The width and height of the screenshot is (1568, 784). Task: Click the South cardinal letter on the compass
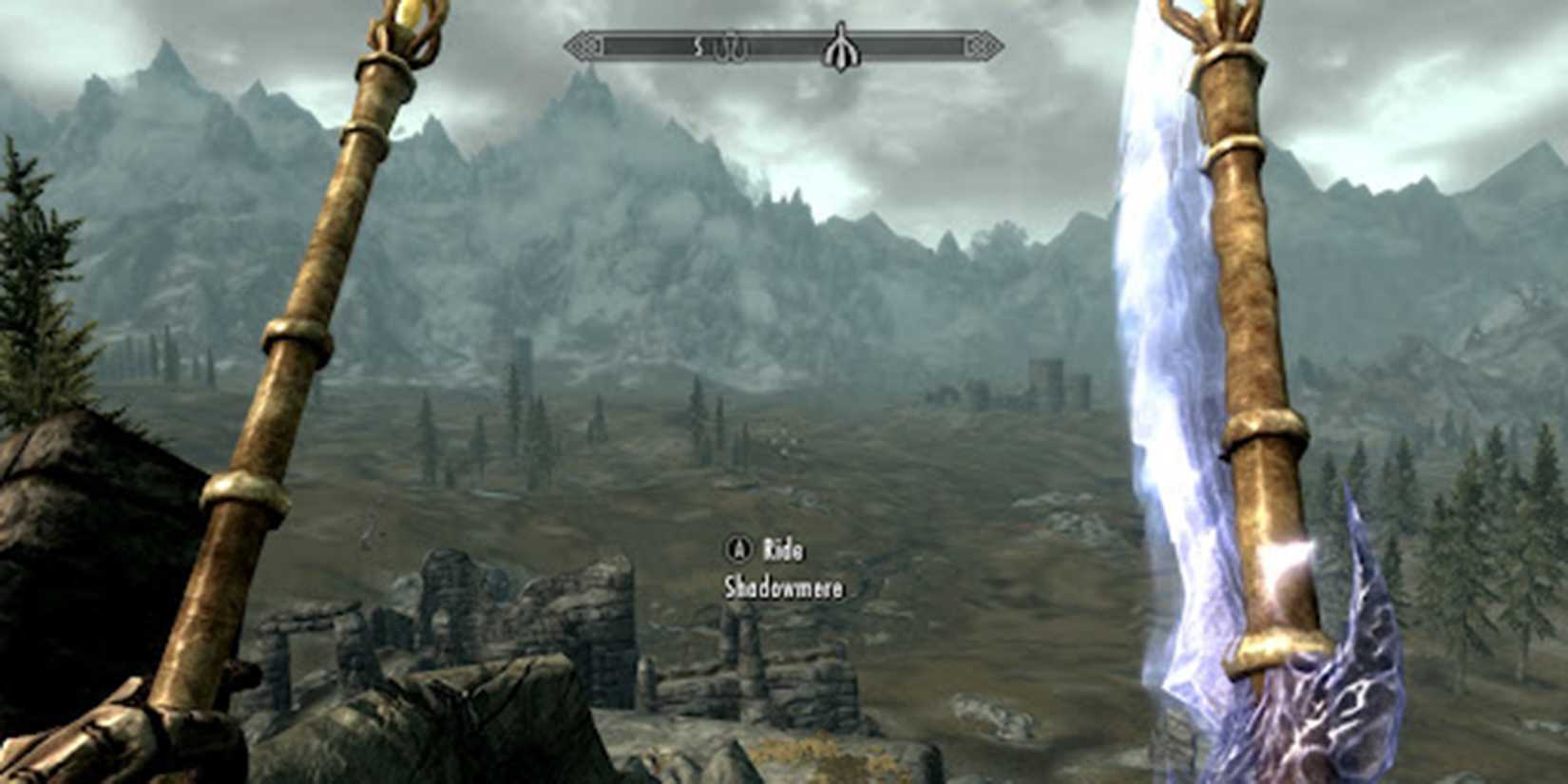click(x=698, y=45)
